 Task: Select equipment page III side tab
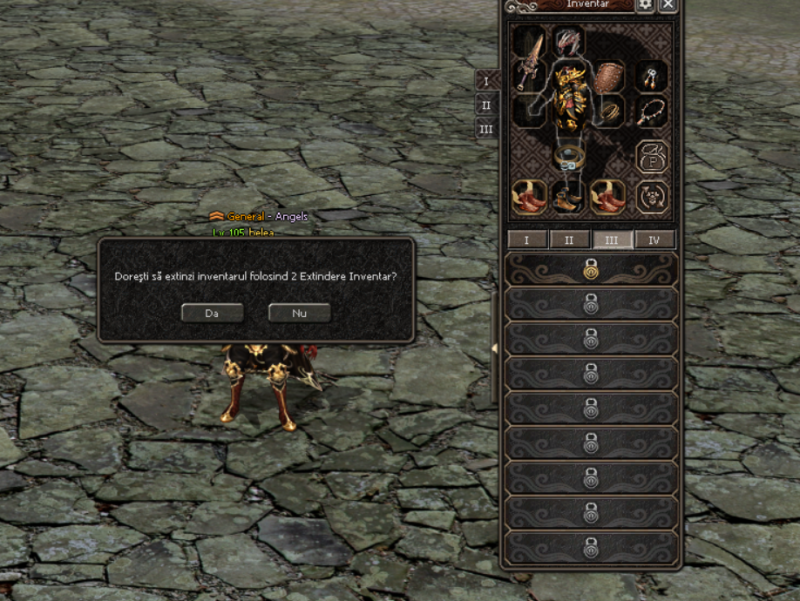pos(486,129)
